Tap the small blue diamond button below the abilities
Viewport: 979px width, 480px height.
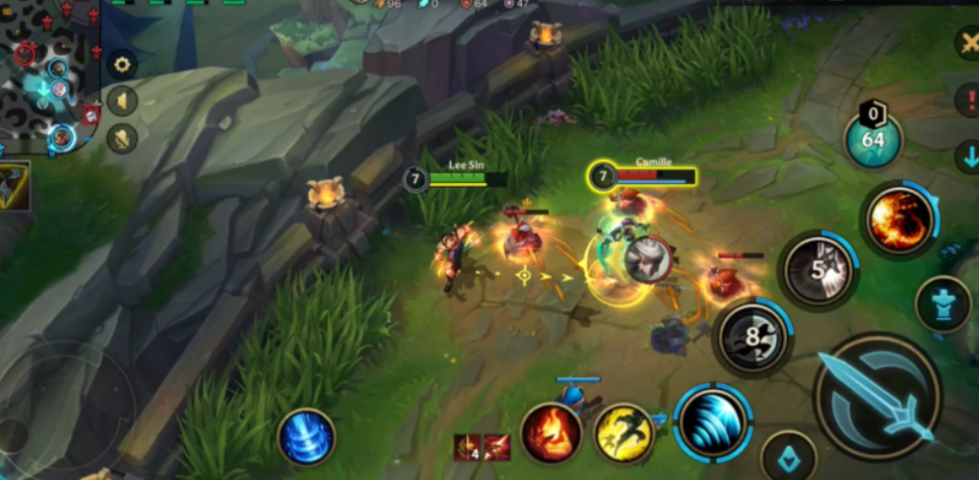(x=789, y=459)
